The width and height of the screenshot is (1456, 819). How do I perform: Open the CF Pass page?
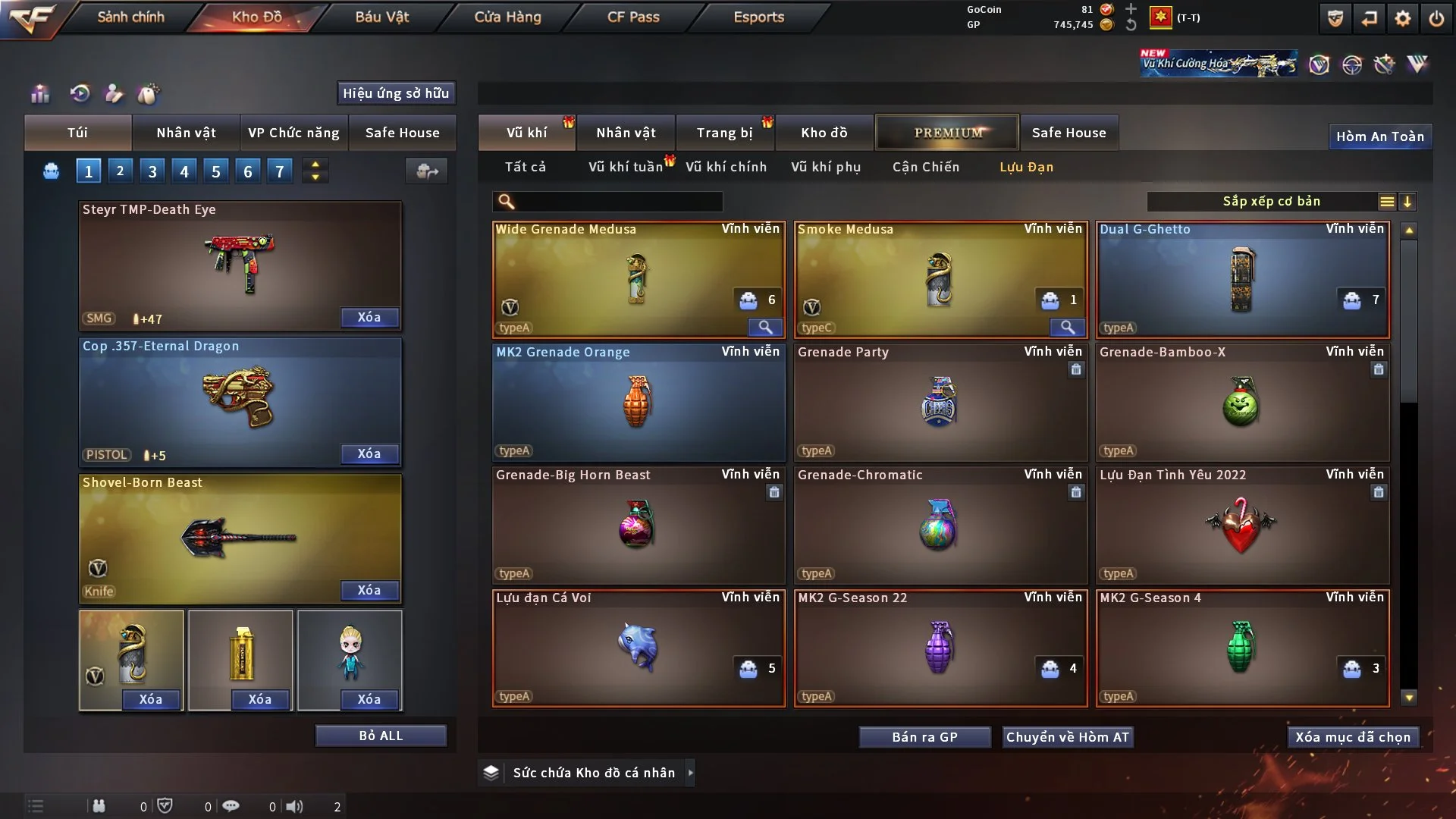coord(633,17)
